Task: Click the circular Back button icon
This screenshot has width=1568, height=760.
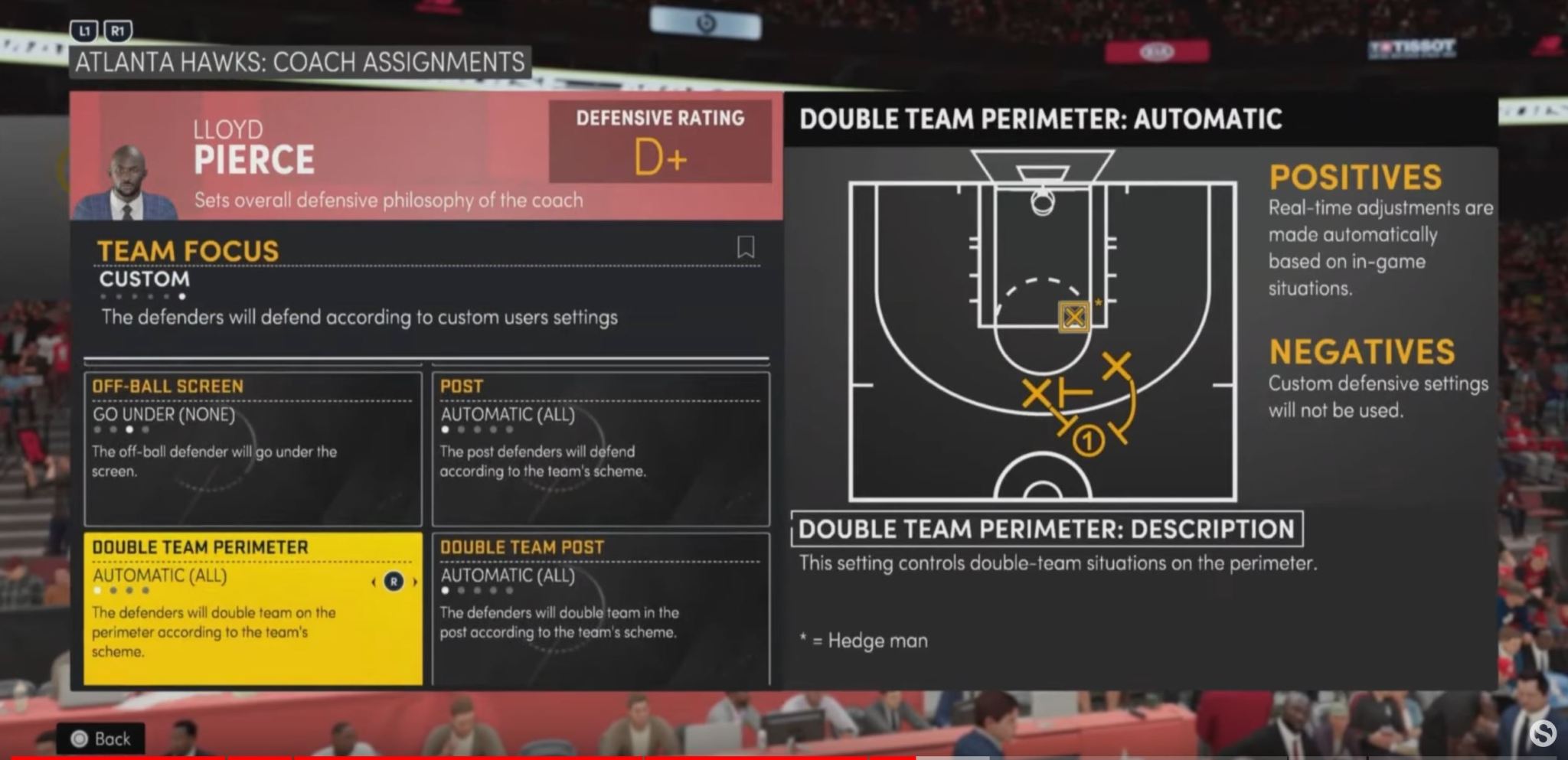Action: click(81, 739)
